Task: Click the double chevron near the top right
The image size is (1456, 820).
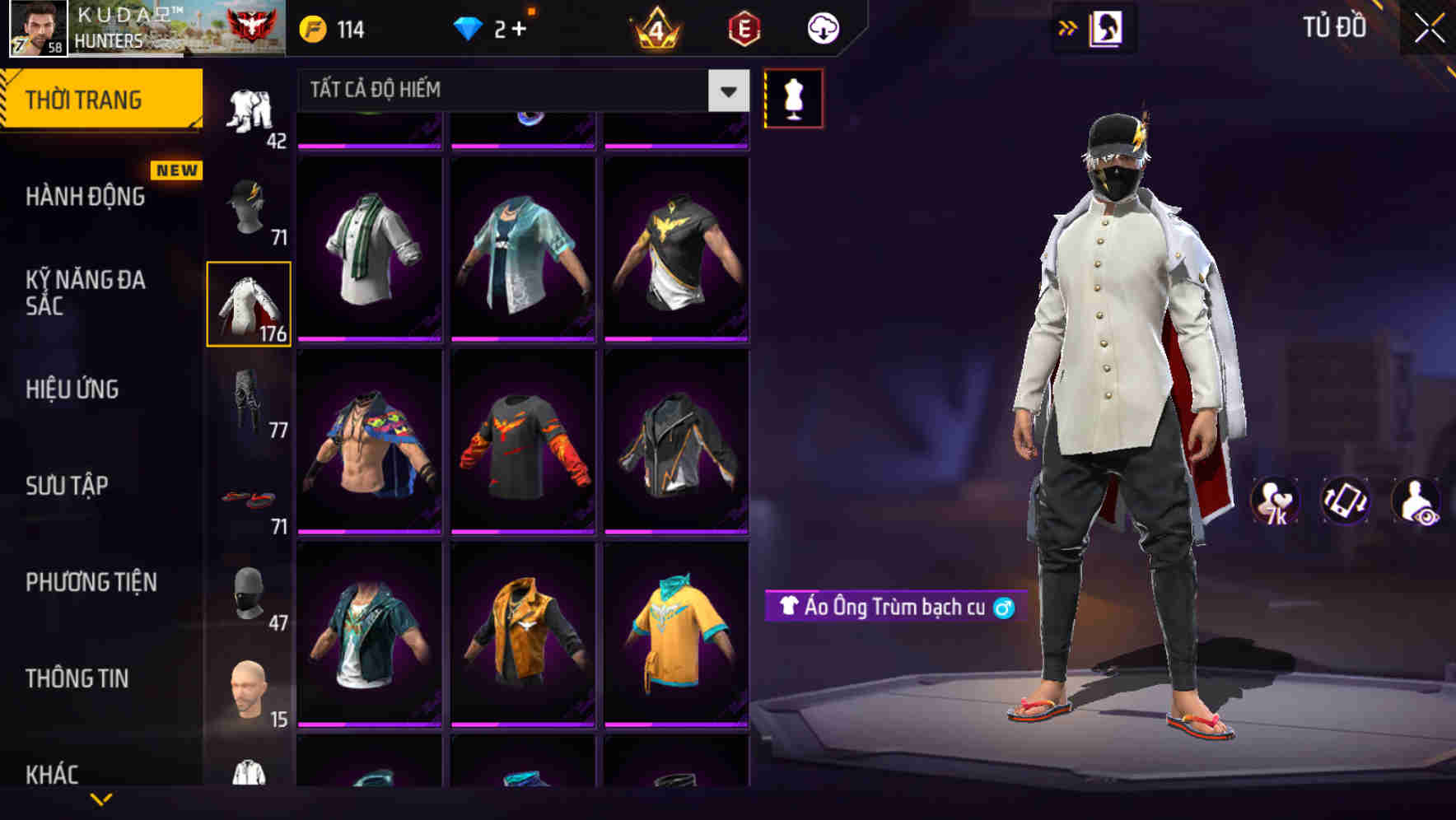Action: click(1069, 26)
